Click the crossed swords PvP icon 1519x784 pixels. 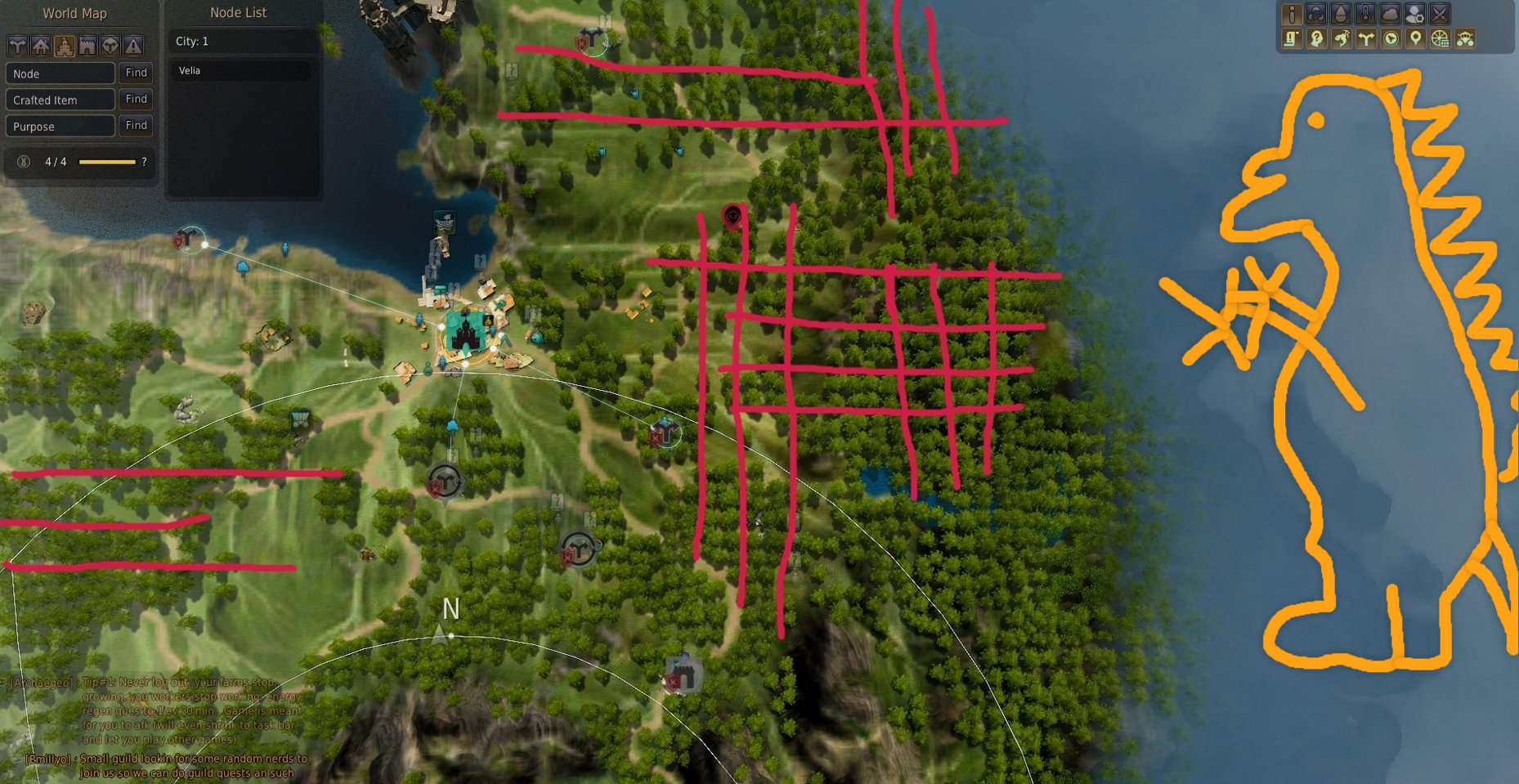(x=1440, y=15)
